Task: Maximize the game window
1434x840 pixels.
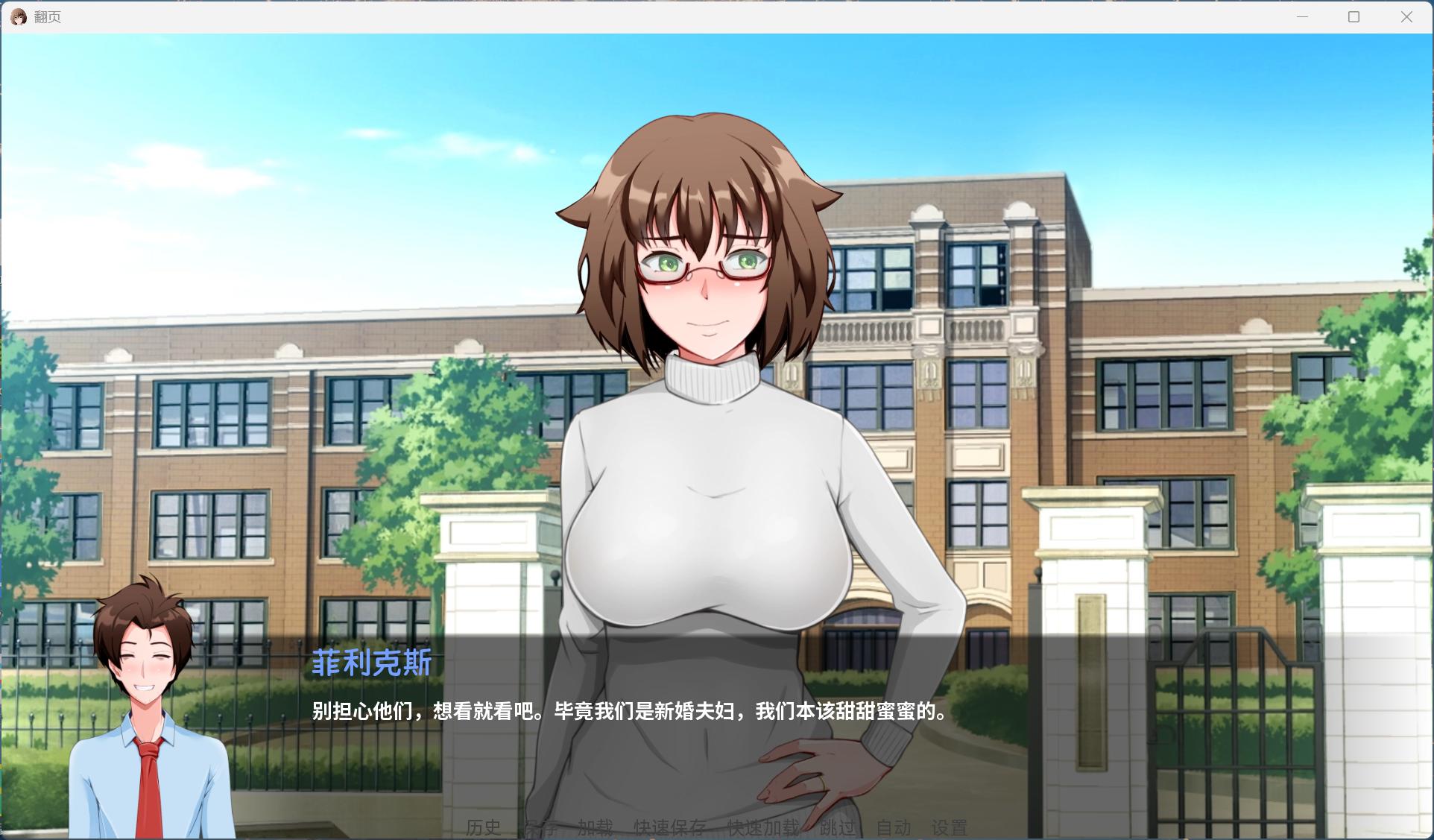Action: click(1354, 16)
